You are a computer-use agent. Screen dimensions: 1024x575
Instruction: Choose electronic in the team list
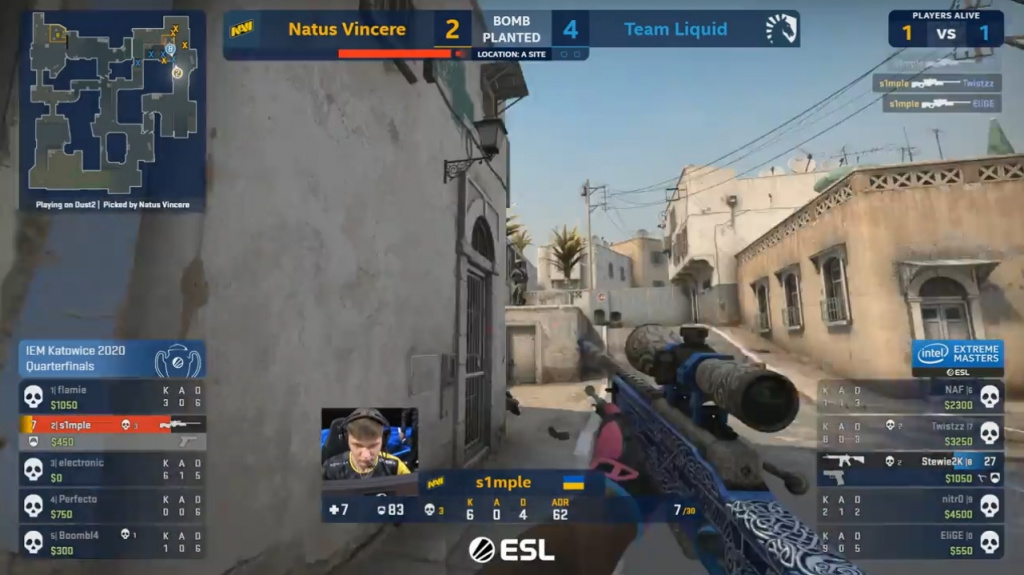coord(112,470)
